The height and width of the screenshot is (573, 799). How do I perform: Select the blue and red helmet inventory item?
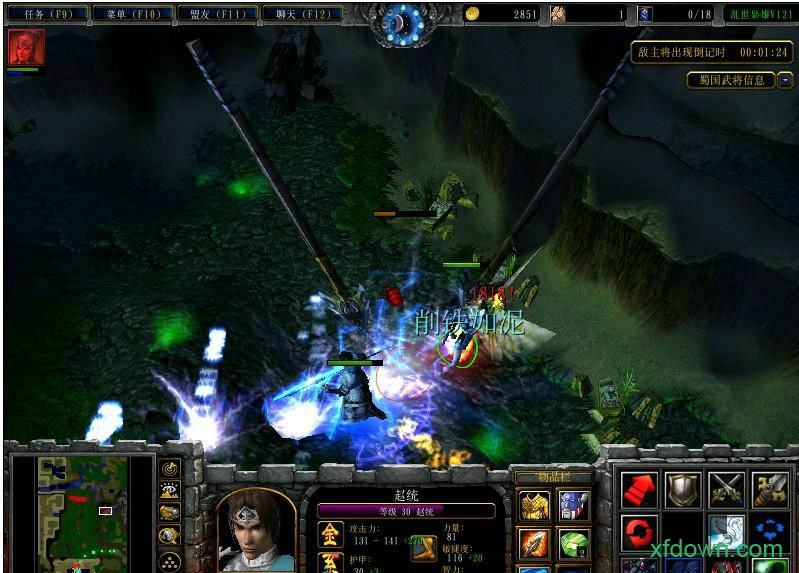(x=574, y=506)
